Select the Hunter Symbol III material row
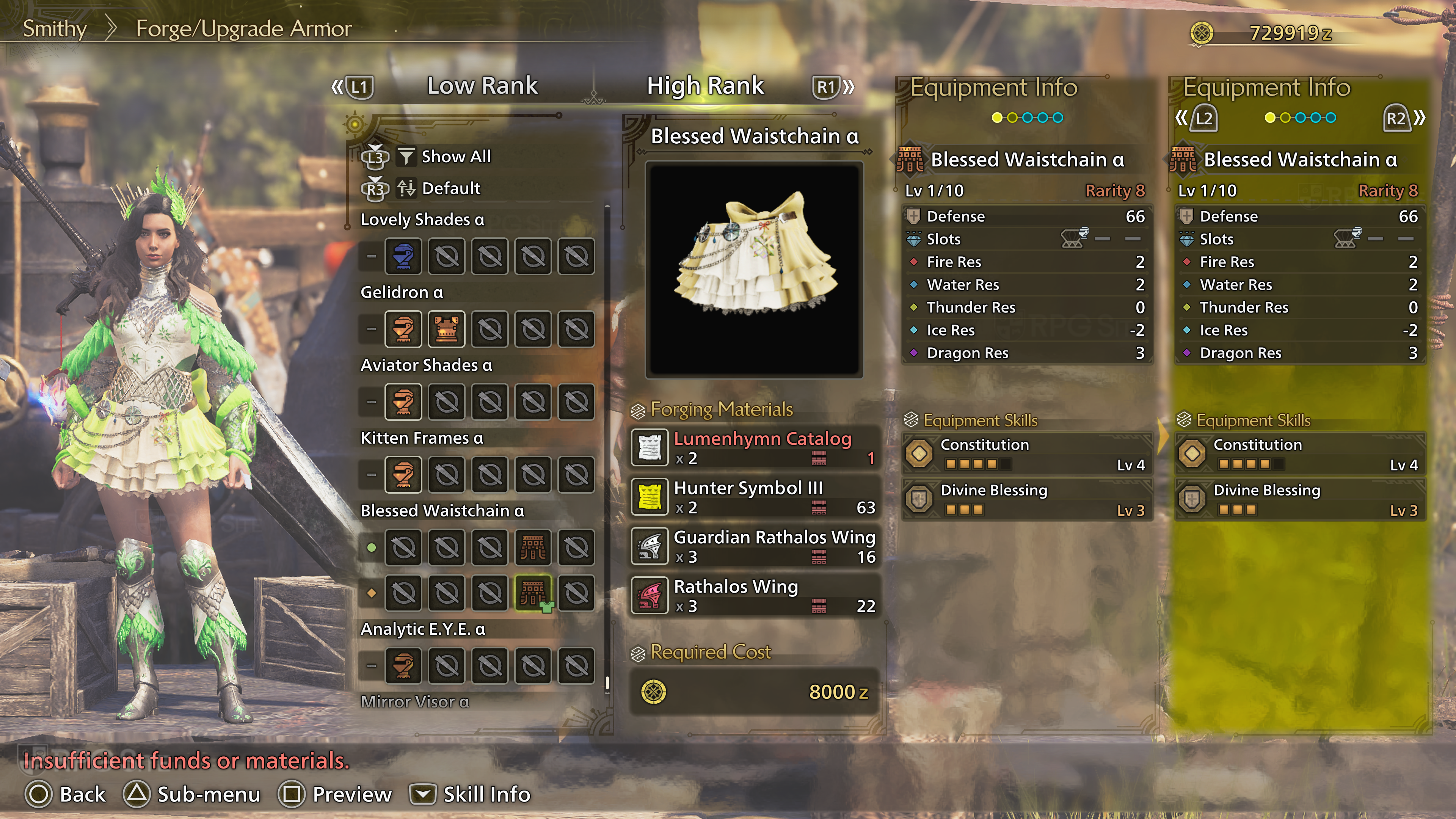This screenshot has height=819, width=1456. point(755,497)
